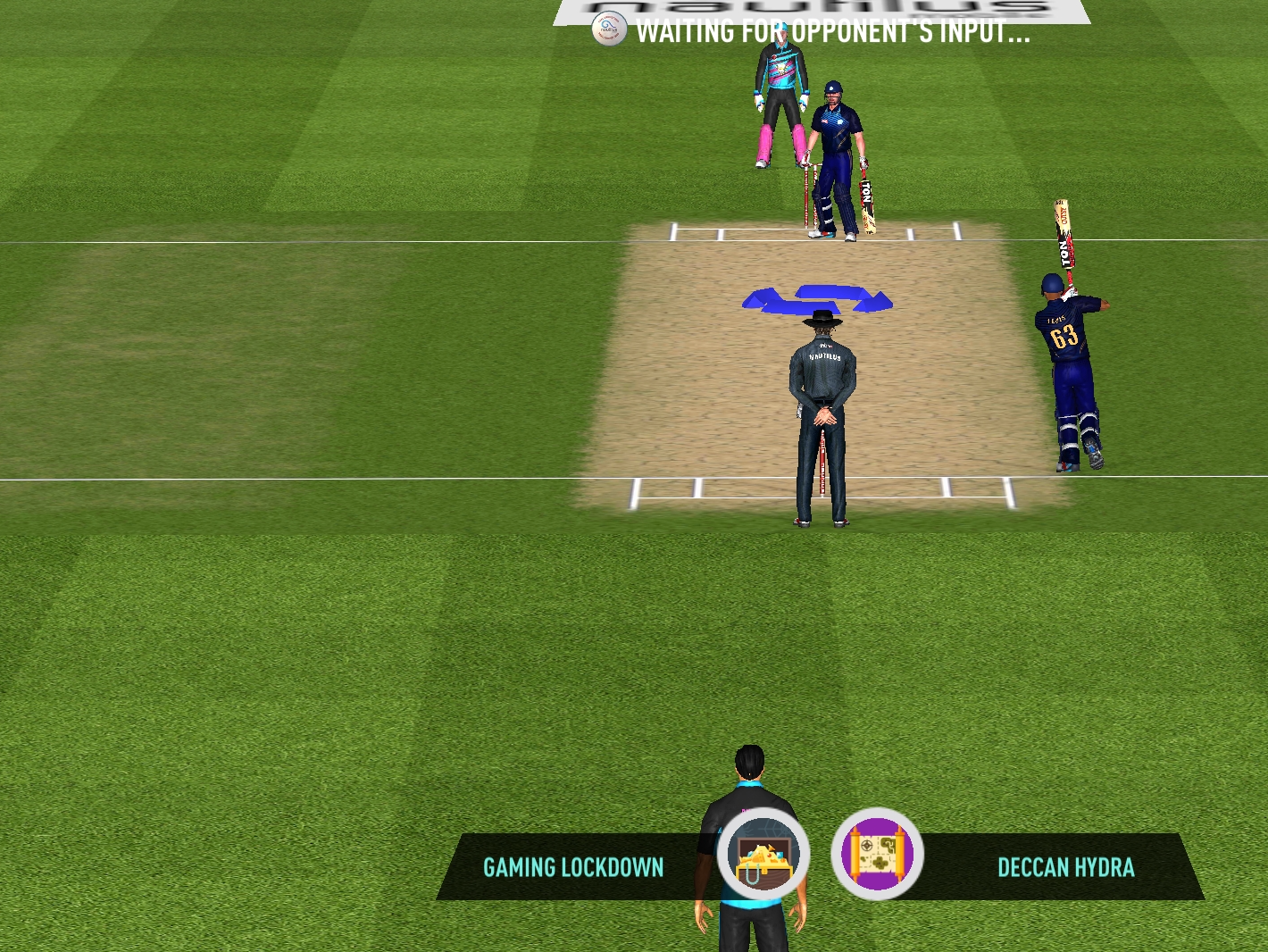Select the purple map scroll avatar
Screen dimensions: 1268x952
point(877,855)
